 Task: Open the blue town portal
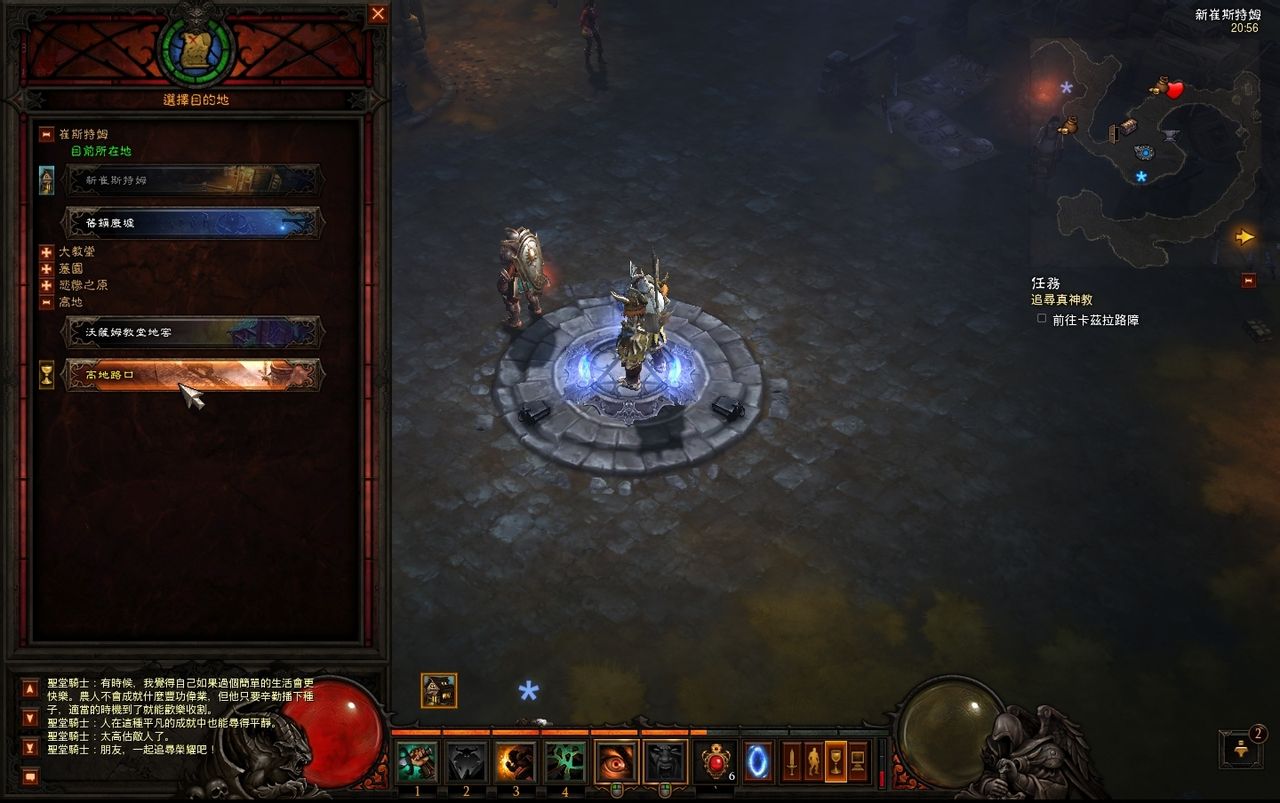point(758,762)
